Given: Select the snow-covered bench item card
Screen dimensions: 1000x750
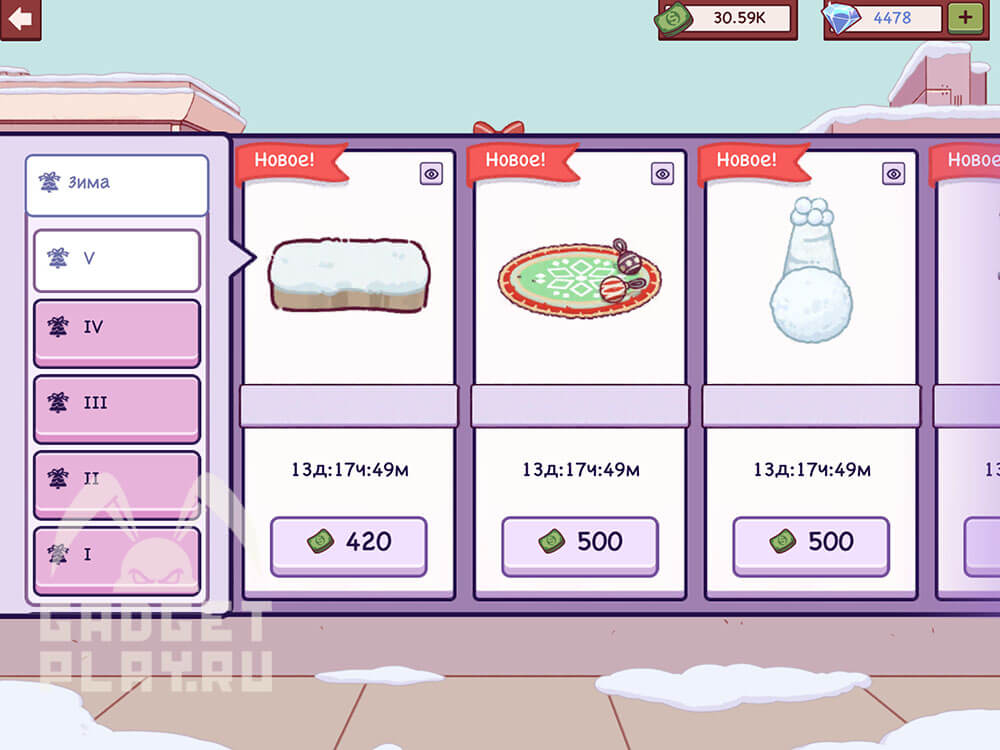Looking at the screenshot, I should [x=349, y=275].
